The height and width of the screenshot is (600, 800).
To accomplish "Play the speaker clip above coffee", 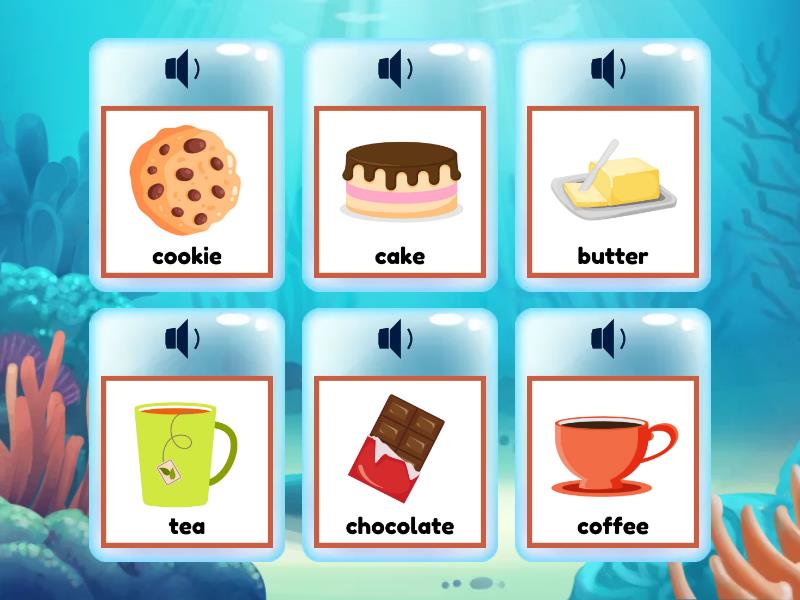I will 608,338.
